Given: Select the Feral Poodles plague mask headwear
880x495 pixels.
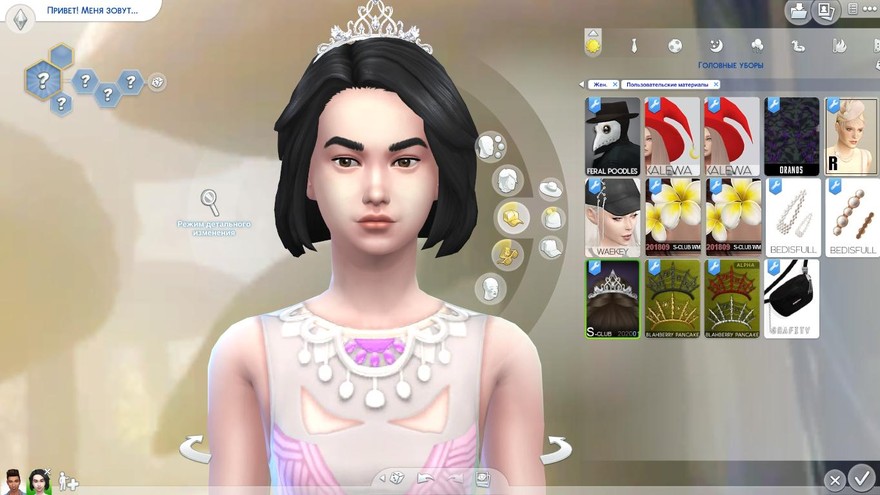Looking at the screenshot, I should pos(612,136).
